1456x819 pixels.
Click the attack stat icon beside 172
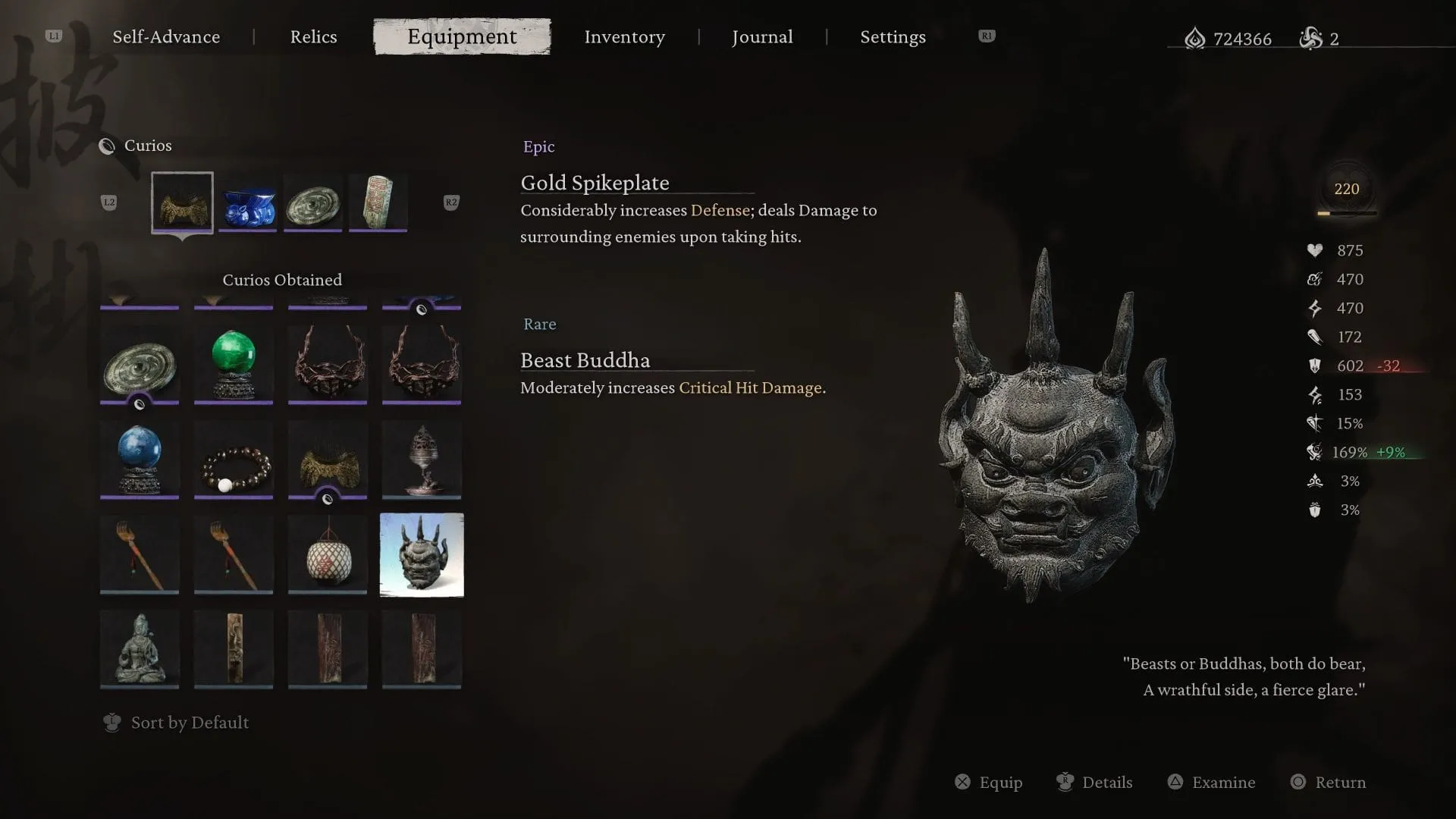(1316, 337)
